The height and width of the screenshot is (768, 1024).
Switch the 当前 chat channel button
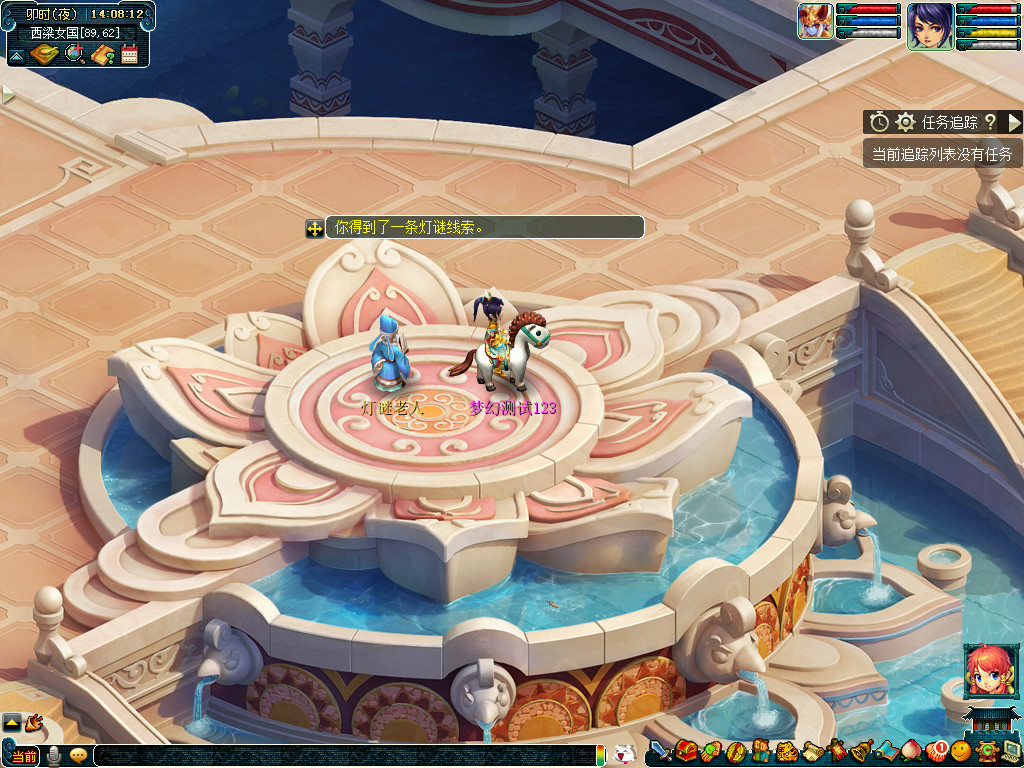pos(25,756)
